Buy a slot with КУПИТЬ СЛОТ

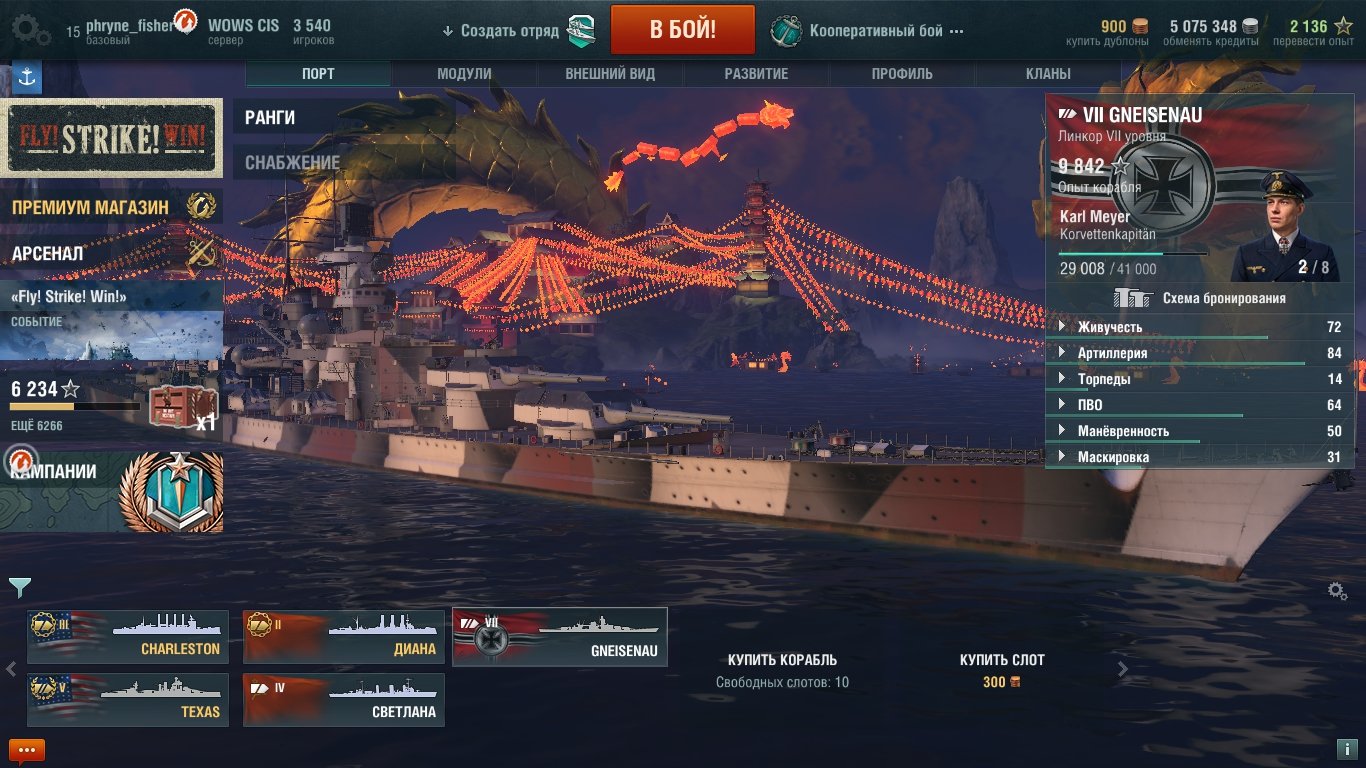1002,660
